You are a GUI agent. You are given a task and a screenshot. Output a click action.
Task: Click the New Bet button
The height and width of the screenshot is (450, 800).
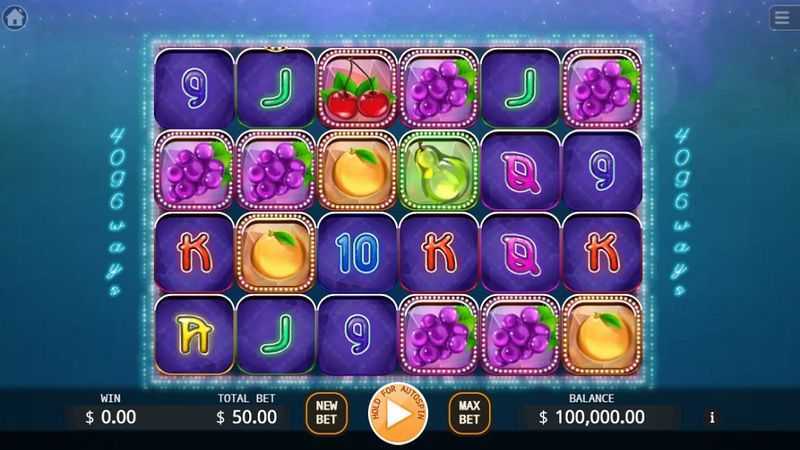coord(326,411)
